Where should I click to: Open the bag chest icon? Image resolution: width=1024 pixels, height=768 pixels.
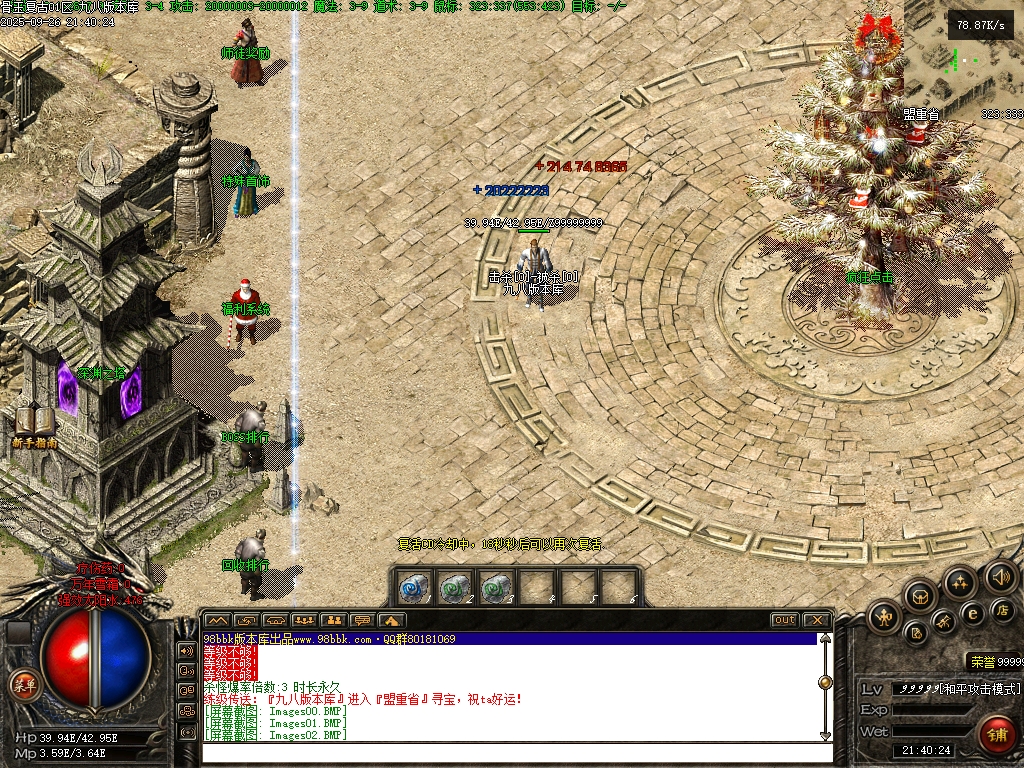tap(920, 597)
